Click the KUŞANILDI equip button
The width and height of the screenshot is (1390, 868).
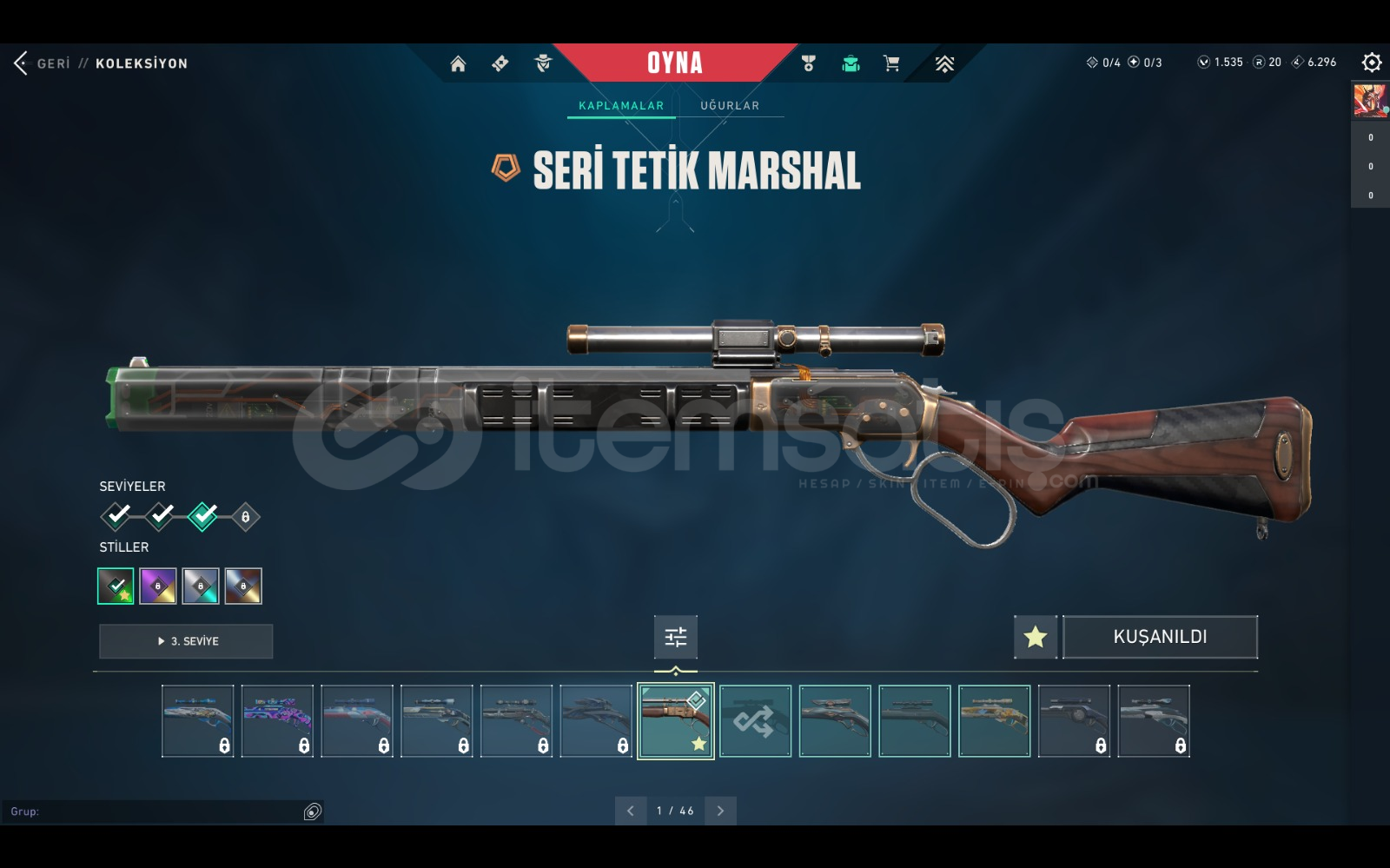pos(1160,637)
